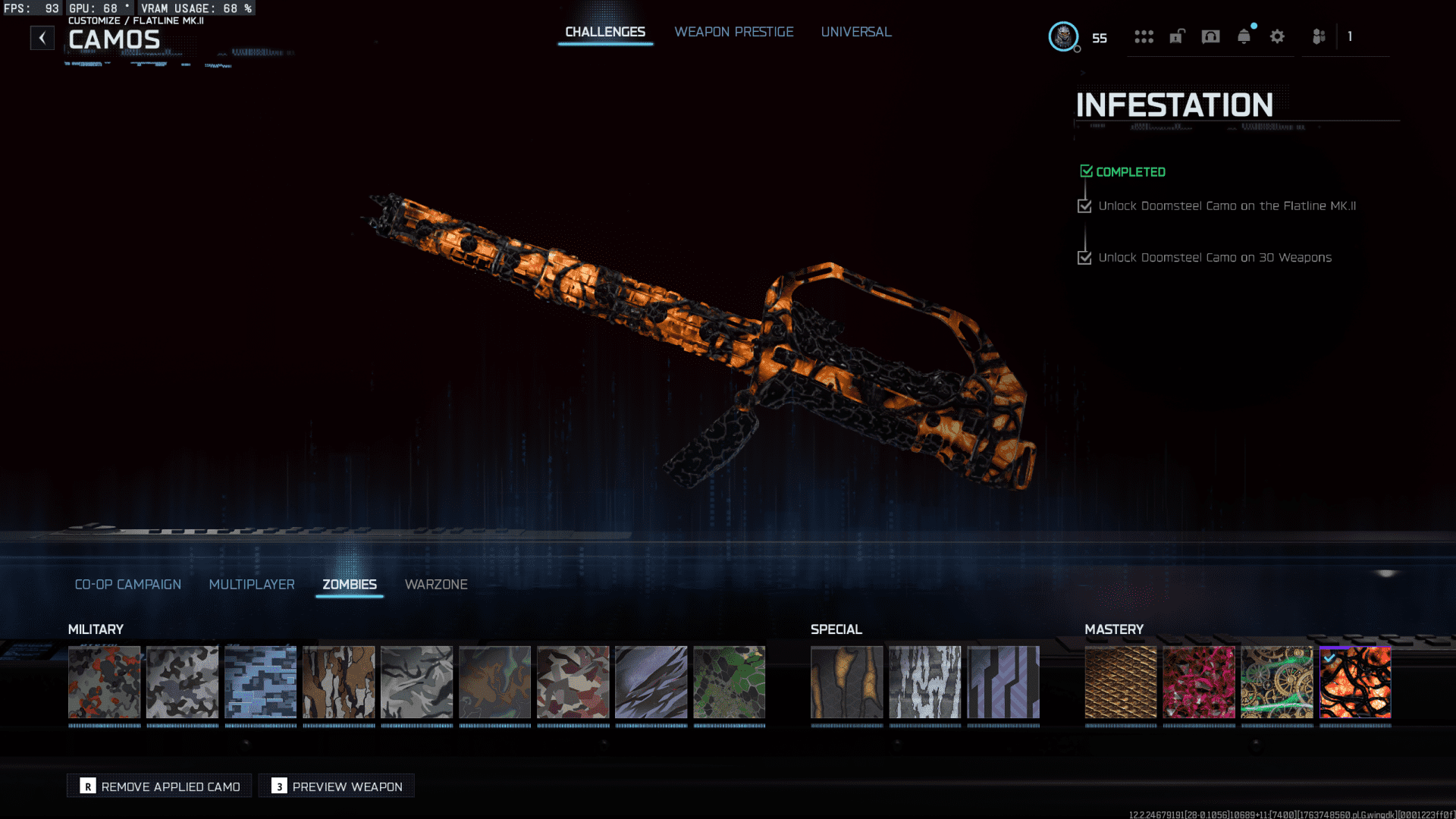
Task: Select the orange-black Infestation mastery camo
Action: coord(1355,682)
